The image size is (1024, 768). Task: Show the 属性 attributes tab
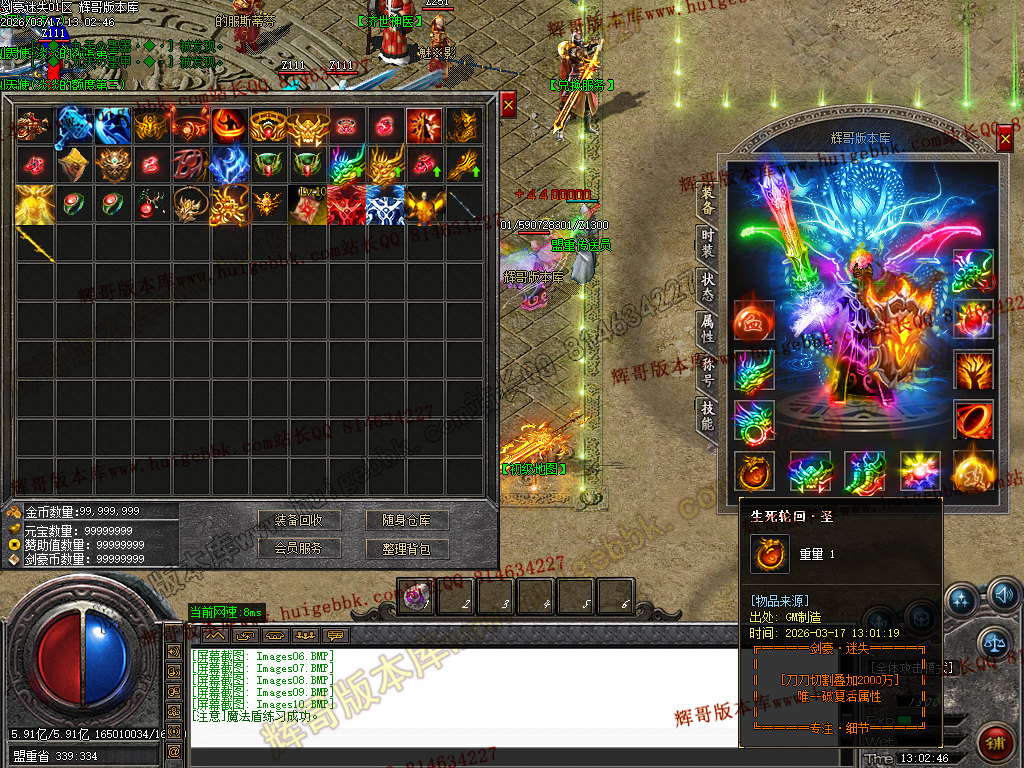click(x=707, y=328)
